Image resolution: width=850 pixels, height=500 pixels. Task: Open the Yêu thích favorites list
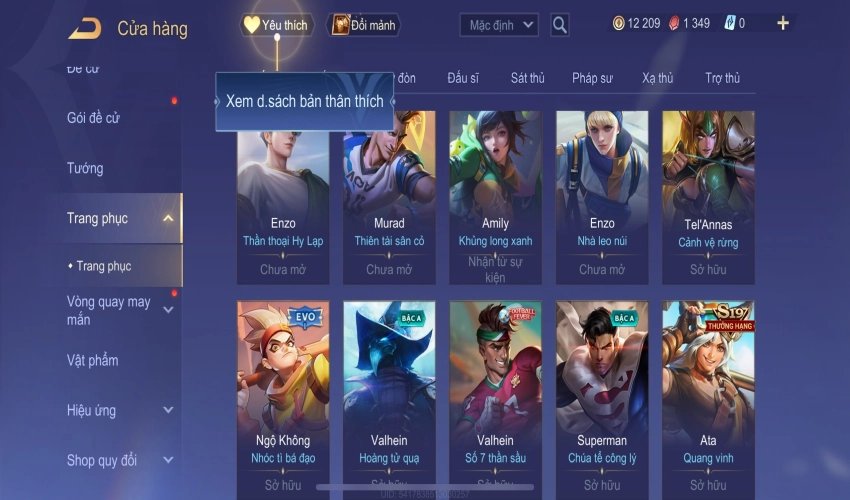coord(276,25)
